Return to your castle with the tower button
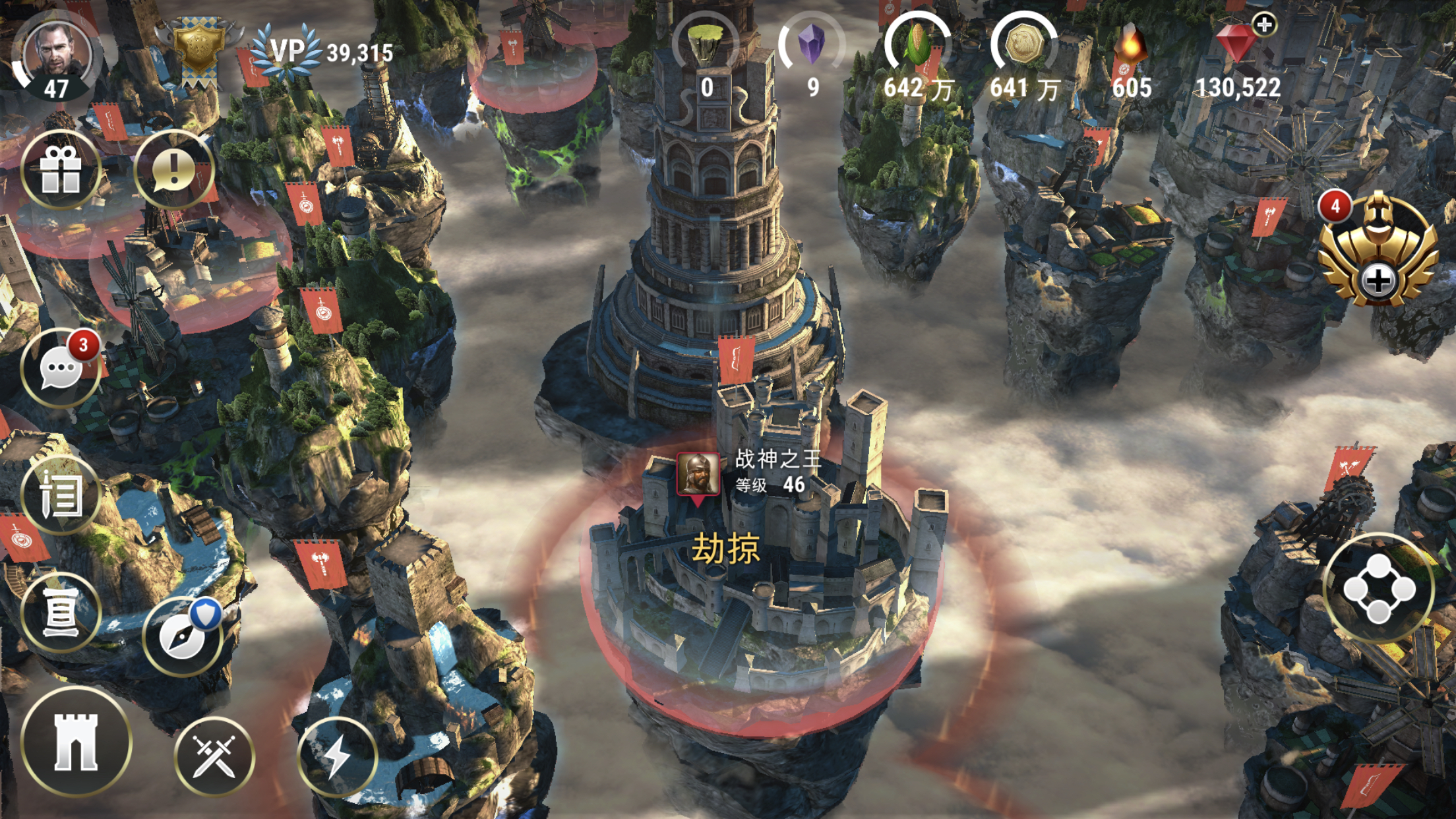 click(x=76, y=742)
